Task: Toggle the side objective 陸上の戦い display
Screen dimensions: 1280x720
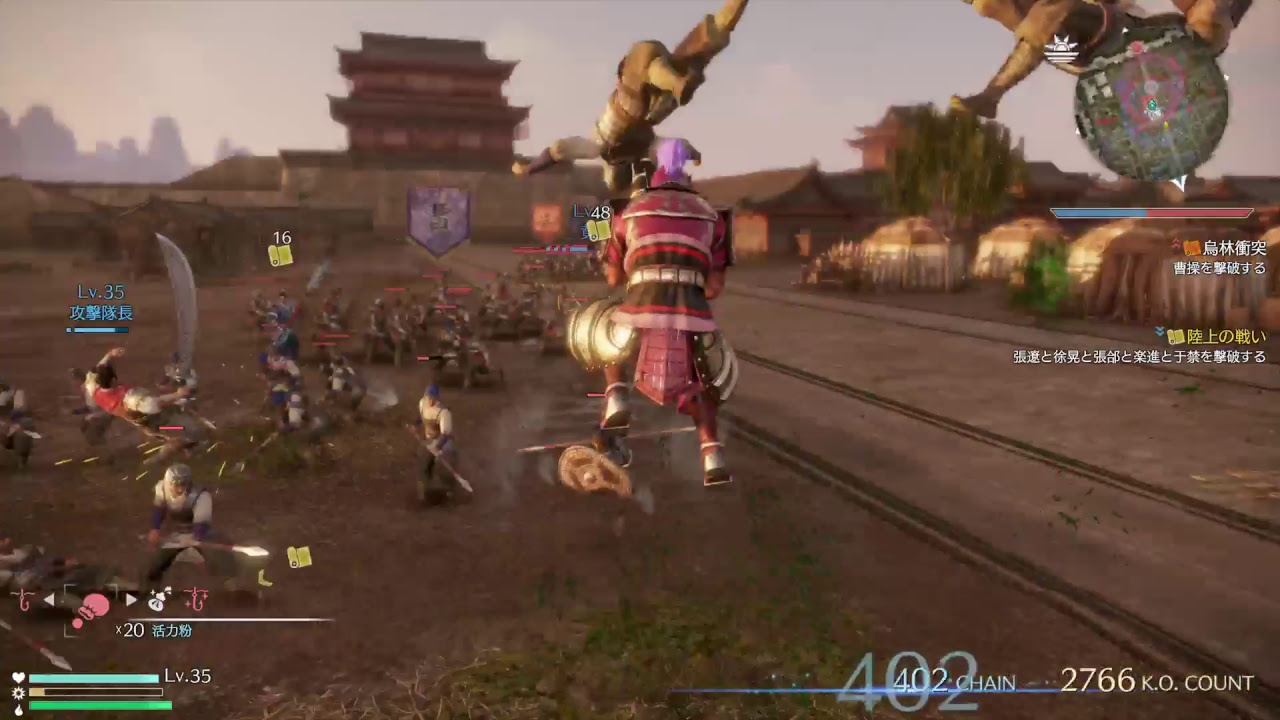Action: tap(1227, 337)
